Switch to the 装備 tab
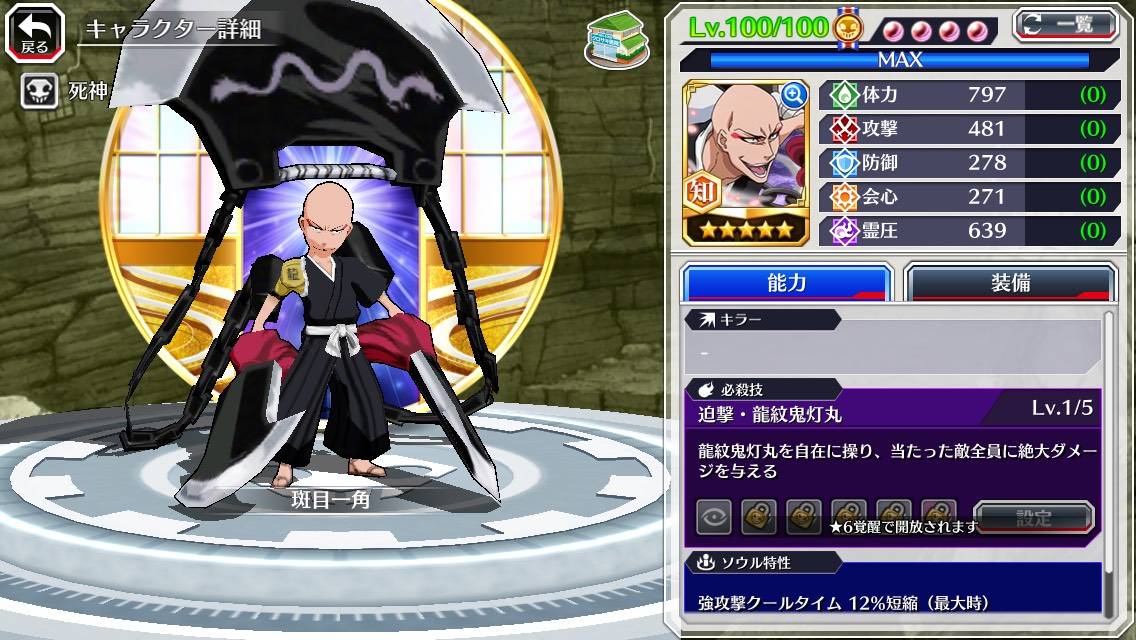1136x640 pixels. 1009,283
